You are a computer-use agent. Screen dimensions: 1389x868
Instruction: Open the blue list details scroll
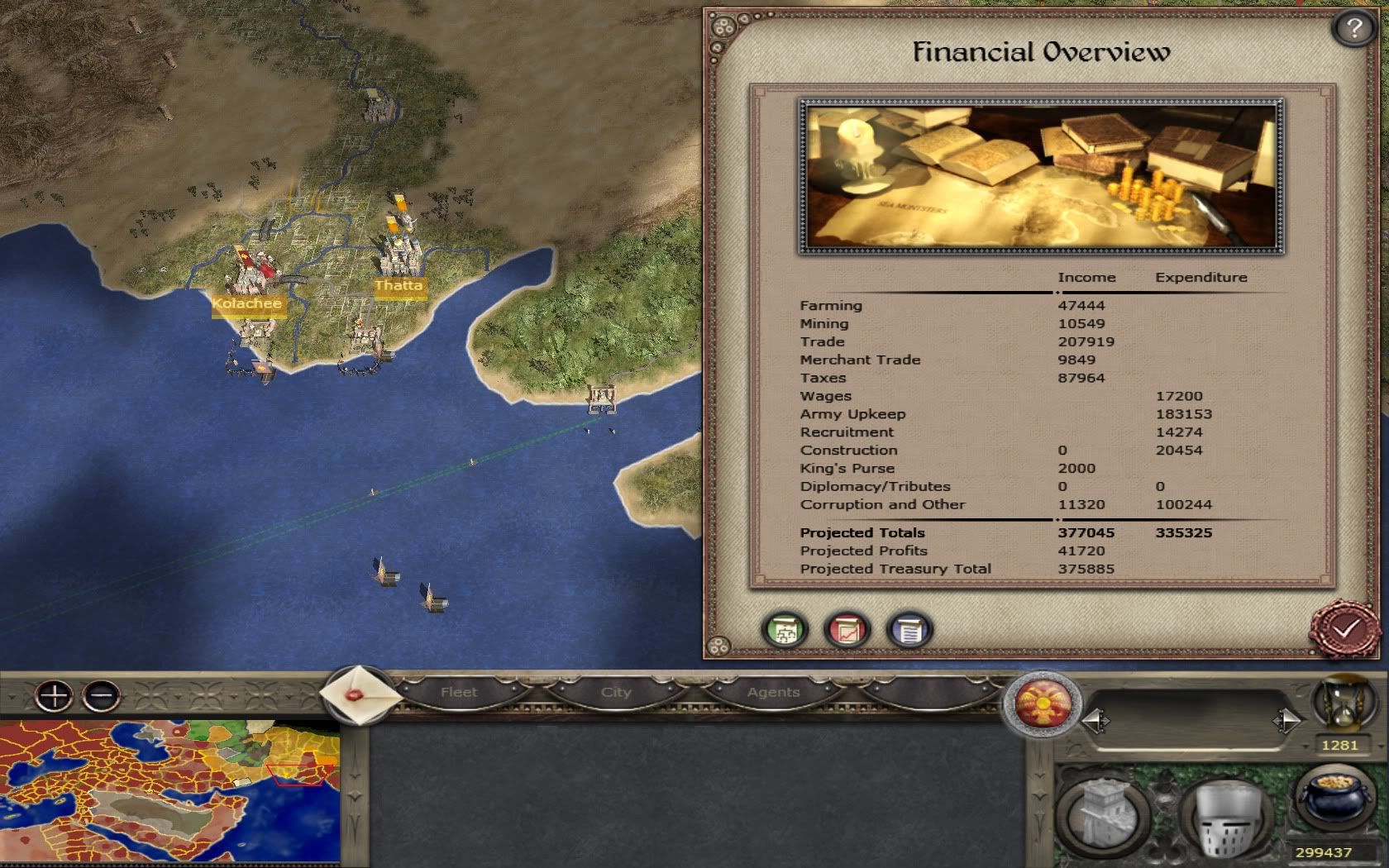(x=909, y=630)
